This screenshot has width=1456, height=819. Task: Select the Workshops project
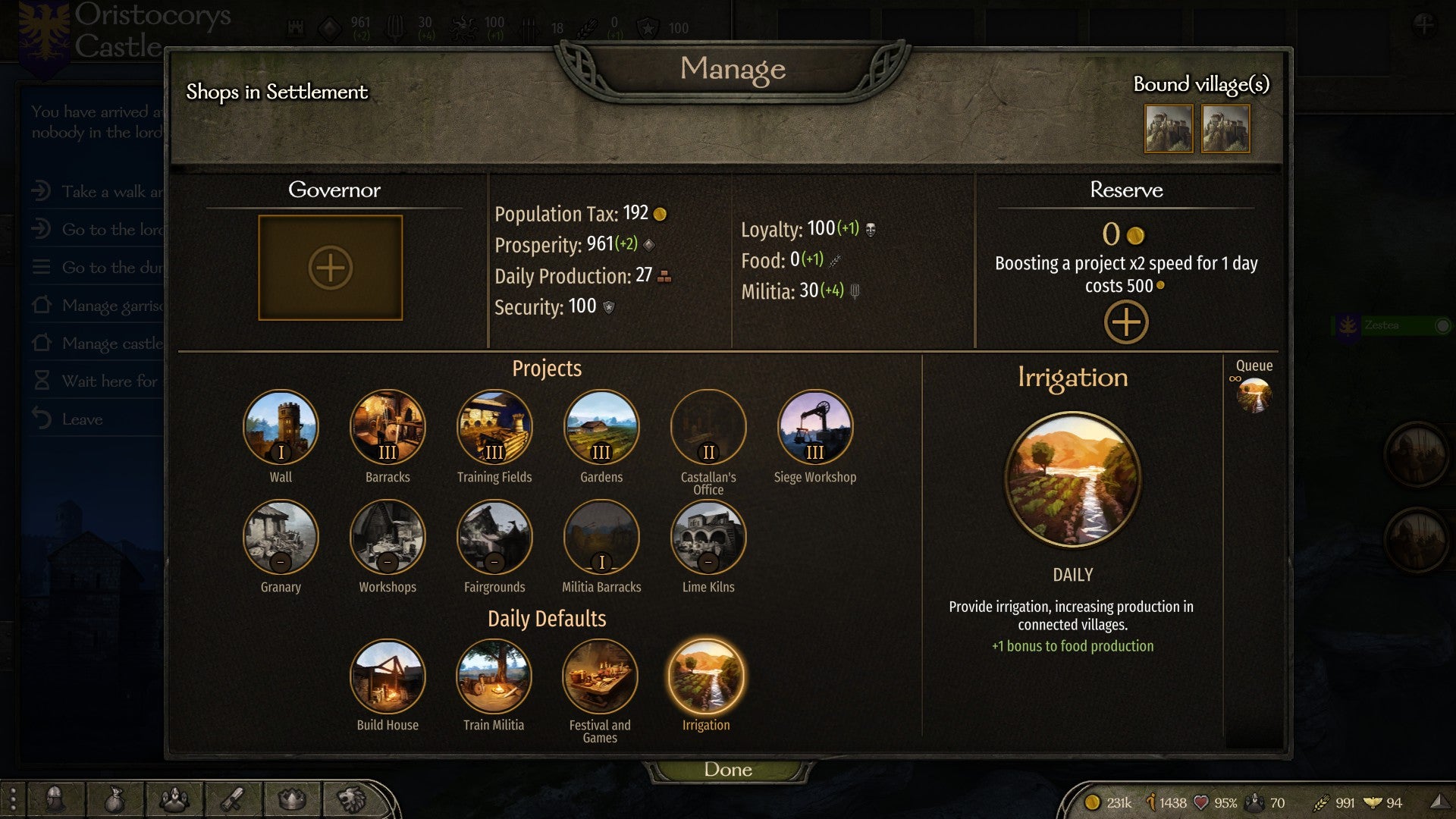click(x=388, y=537)
